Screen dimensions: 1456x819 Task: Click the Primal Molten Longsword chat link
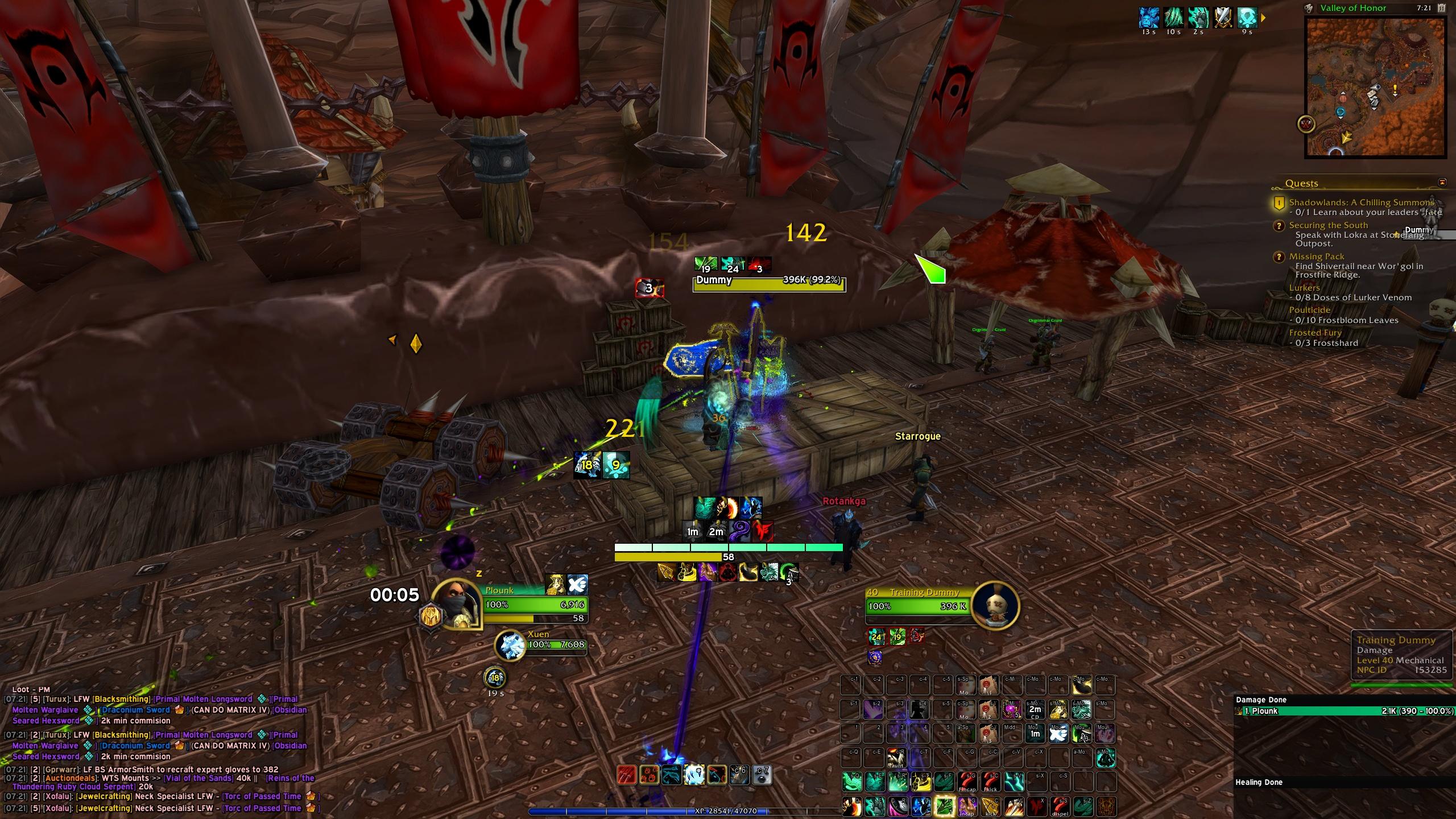(203, 699)
